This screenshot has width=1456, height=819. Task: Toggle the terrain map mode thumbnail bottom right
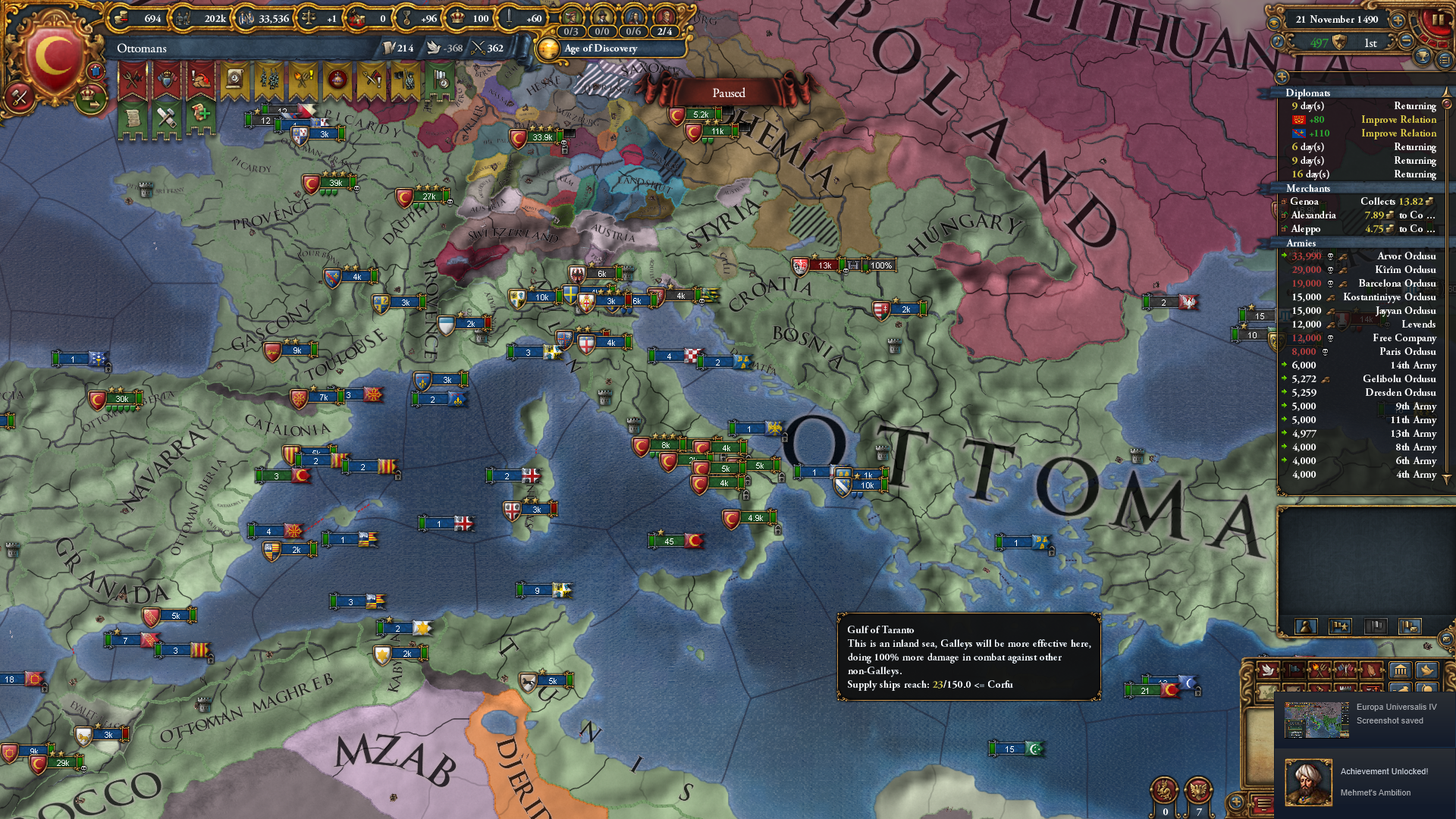click(1267, 692)
